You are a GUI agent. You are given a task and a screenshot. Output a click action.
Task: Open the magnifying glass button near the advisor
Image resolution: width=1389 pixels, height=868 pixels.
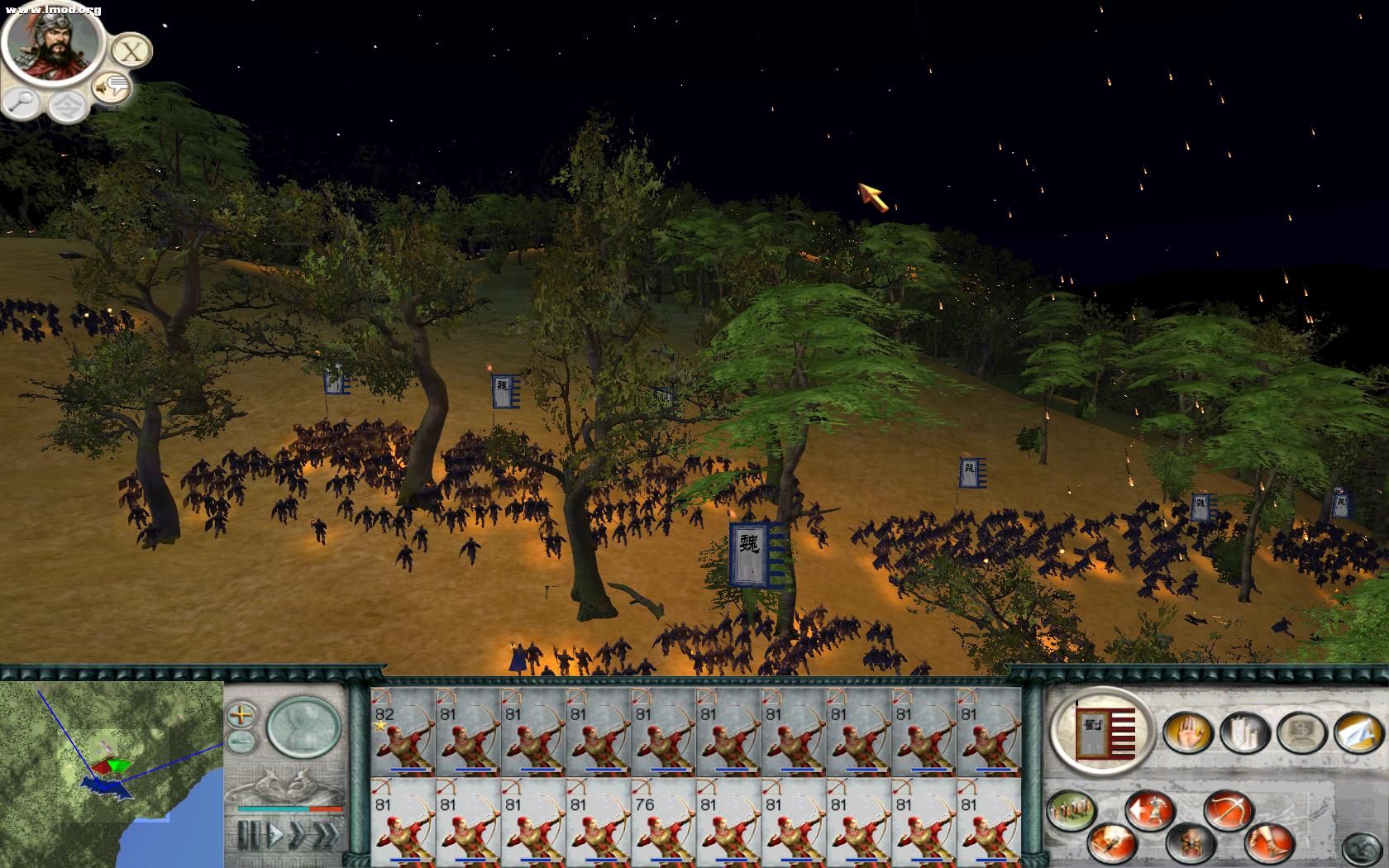point(21,102)
